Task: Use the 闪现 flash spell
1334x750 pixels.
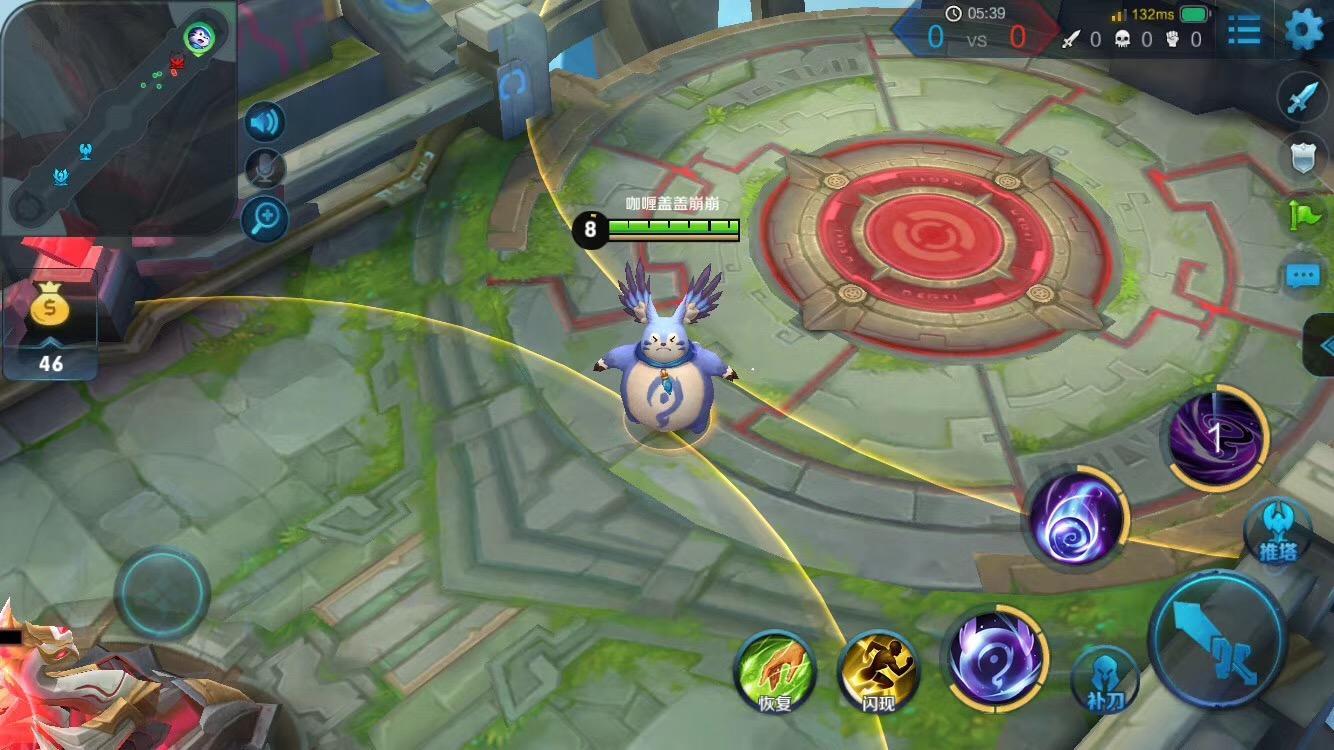Action: [x=878, y=670]
